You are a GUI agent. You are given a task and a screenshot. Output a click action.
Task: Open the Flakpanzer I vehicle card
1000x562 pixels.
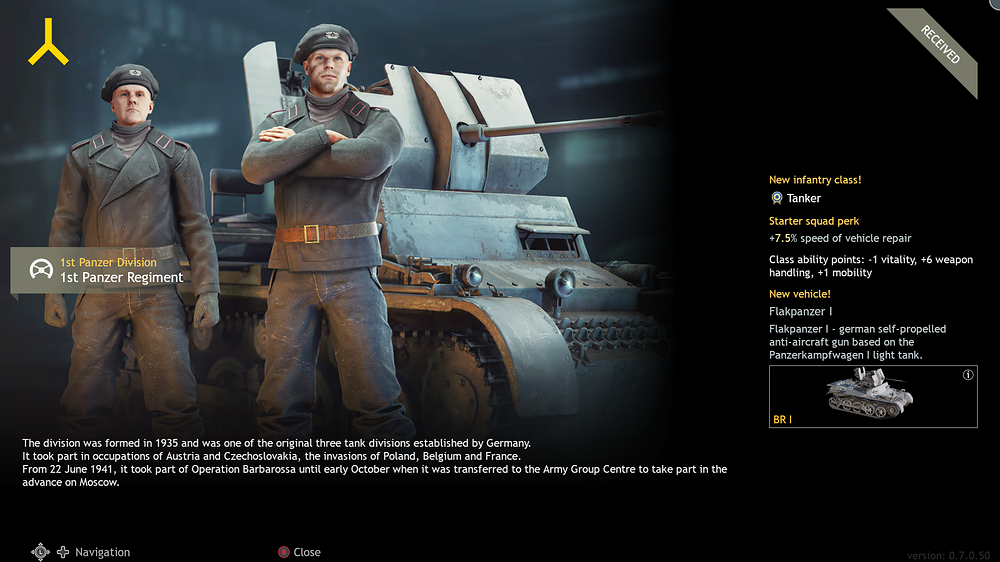pyautogui.click(x=872, y=397)
